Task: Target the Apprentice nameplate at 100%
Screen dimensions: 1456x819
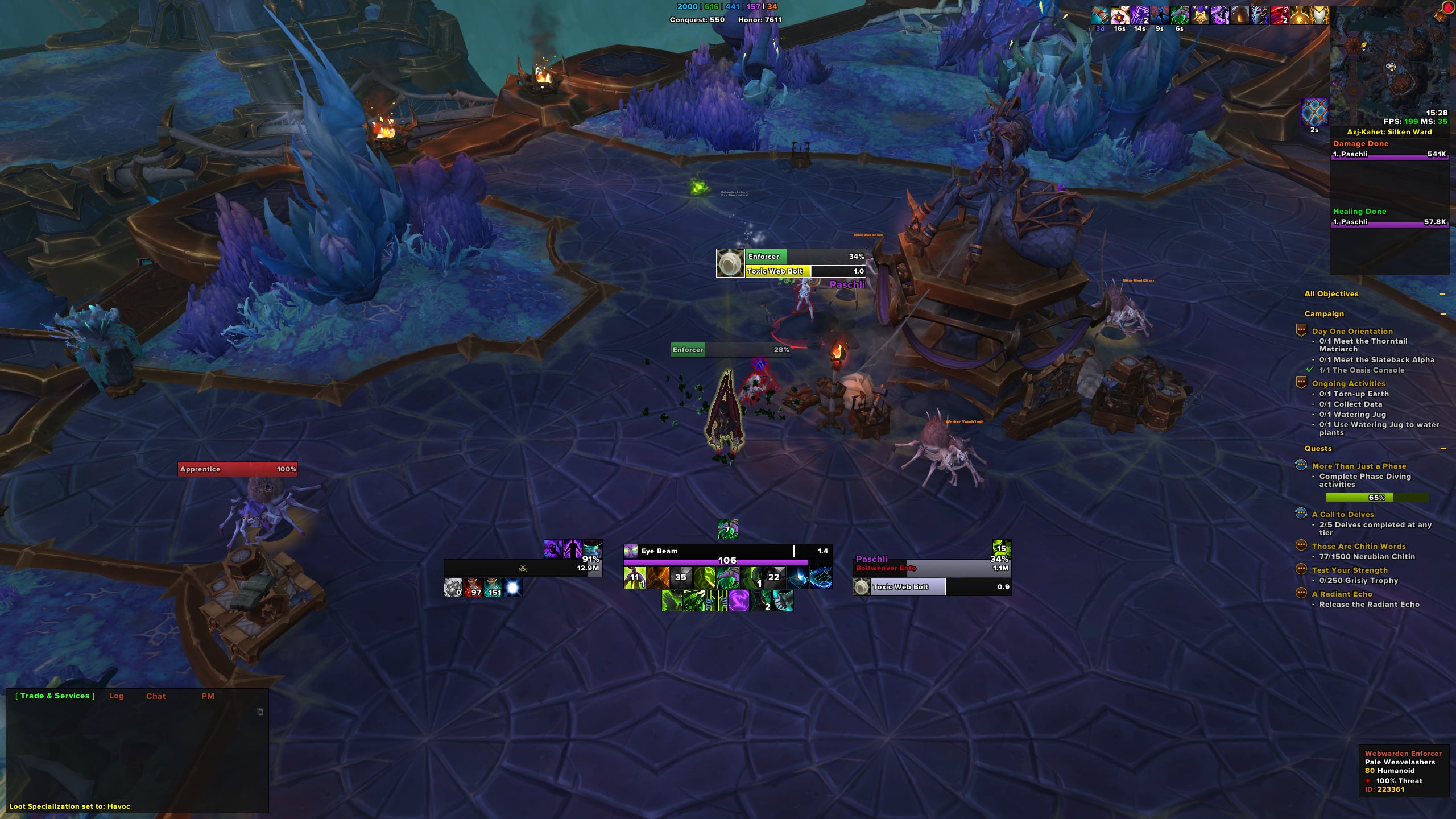Action: (237, 469)
